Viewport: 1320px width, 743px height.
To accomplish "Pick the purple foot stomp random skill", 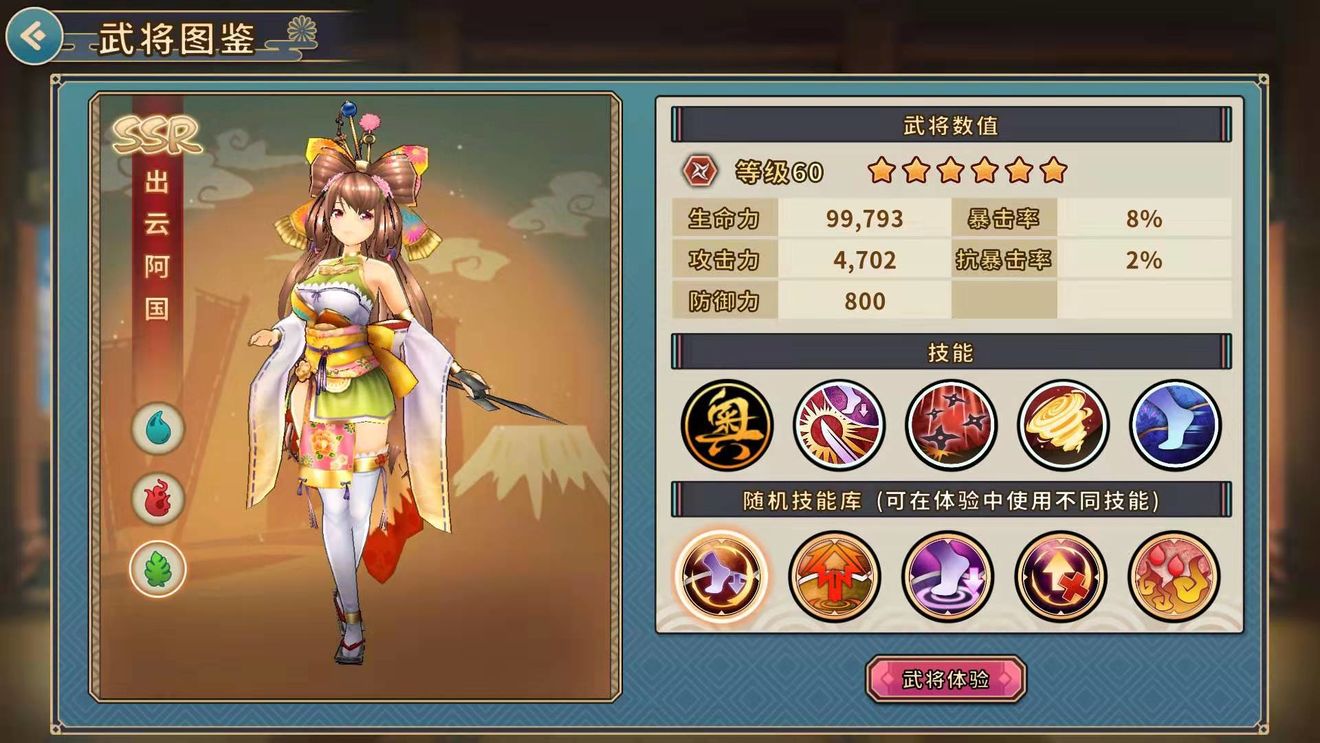I will [947, 577].
